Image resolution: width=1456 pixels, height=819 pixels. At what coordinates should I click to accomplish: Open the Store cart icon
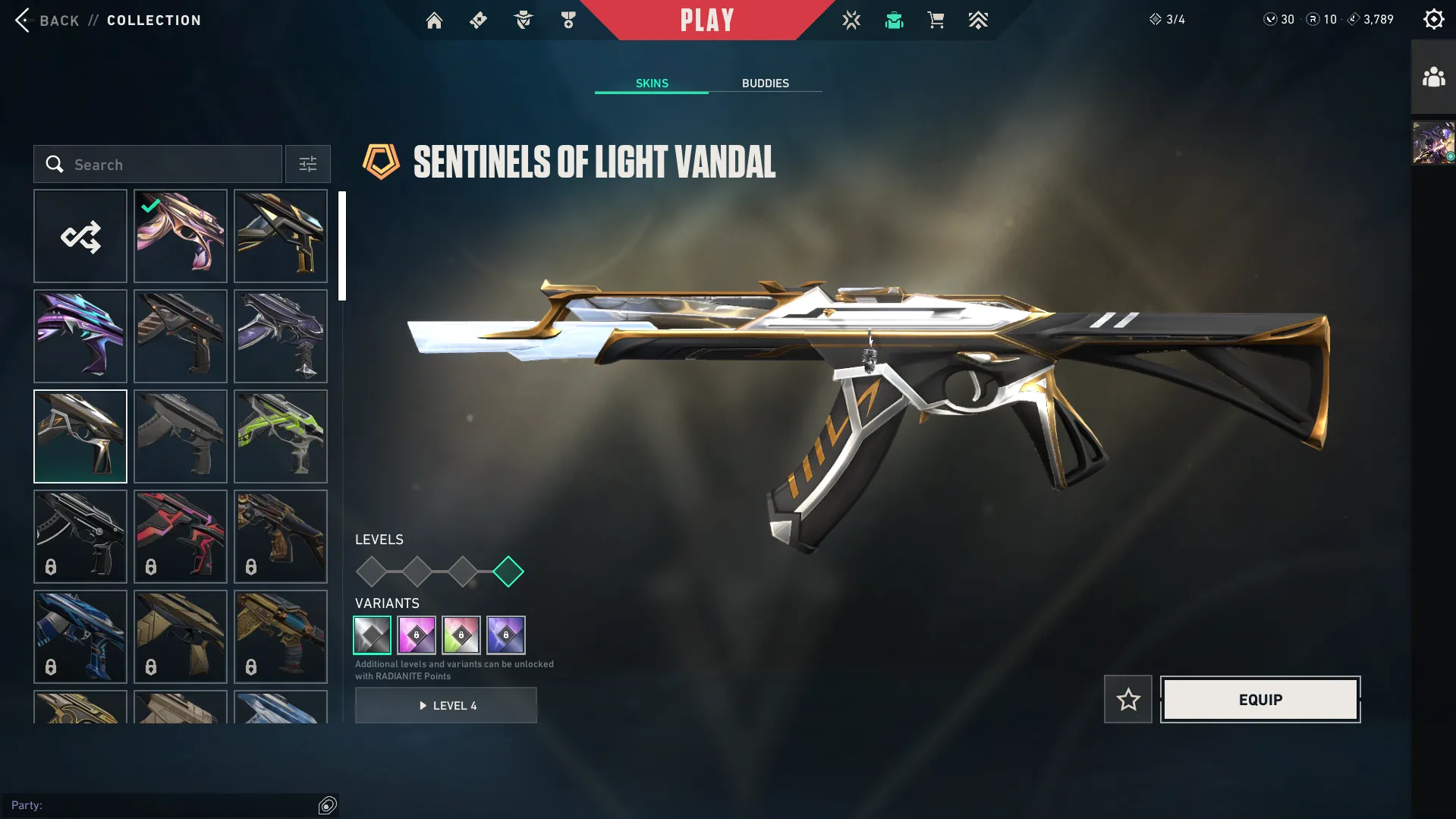coord(936,20)
